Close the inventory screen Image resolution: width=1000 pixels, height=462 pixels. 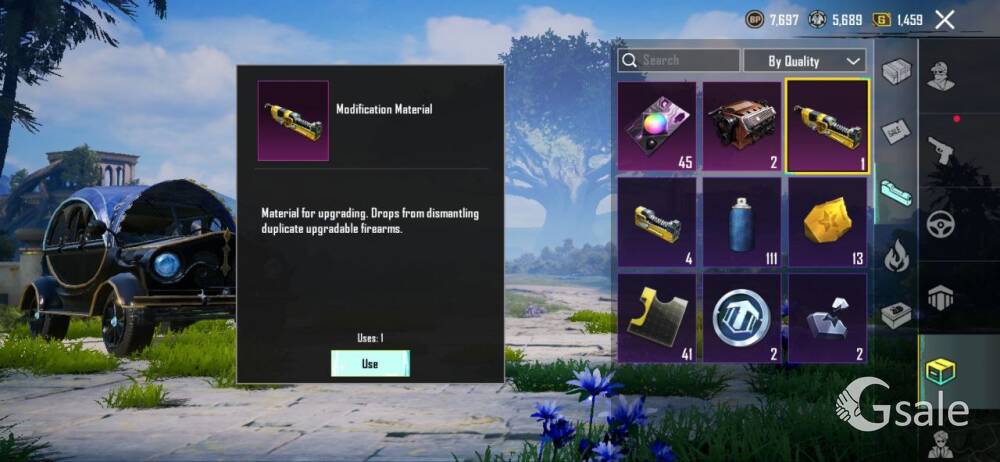click(944, 19)
